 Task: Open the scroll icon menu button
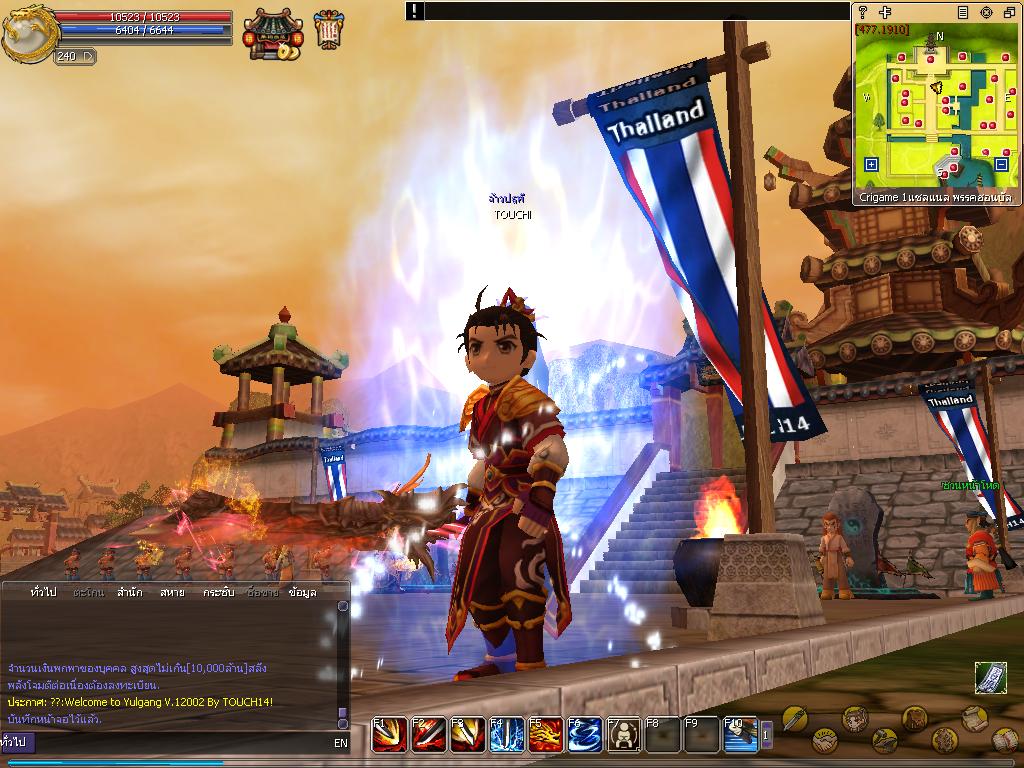point(975,718)
